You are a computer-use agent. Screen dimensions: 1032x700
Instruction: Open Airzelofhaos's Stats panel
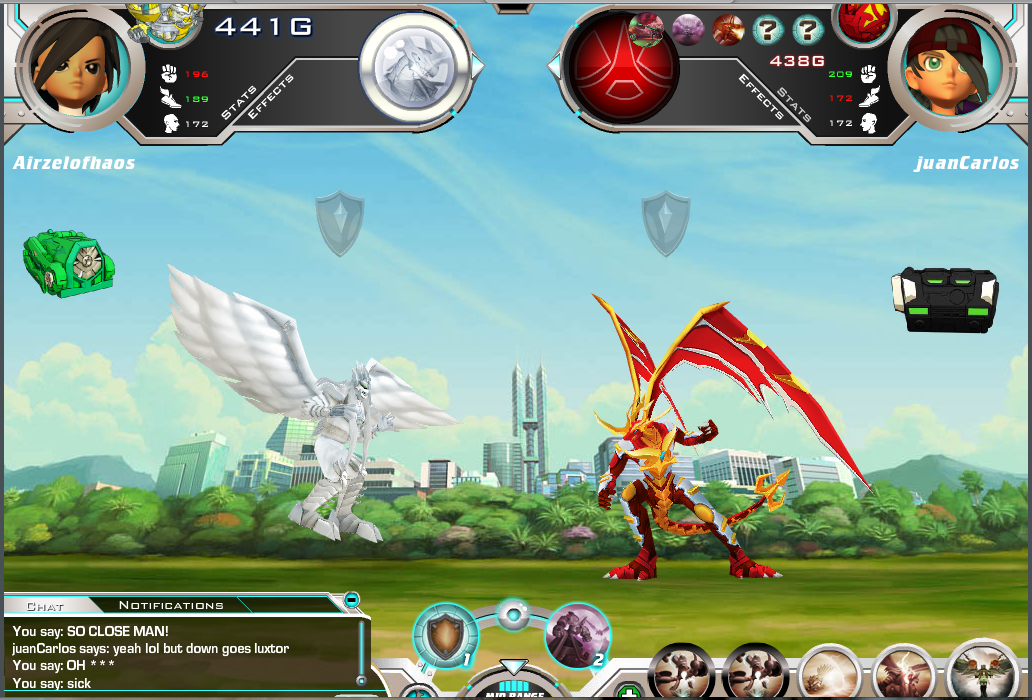coord(240,102)
